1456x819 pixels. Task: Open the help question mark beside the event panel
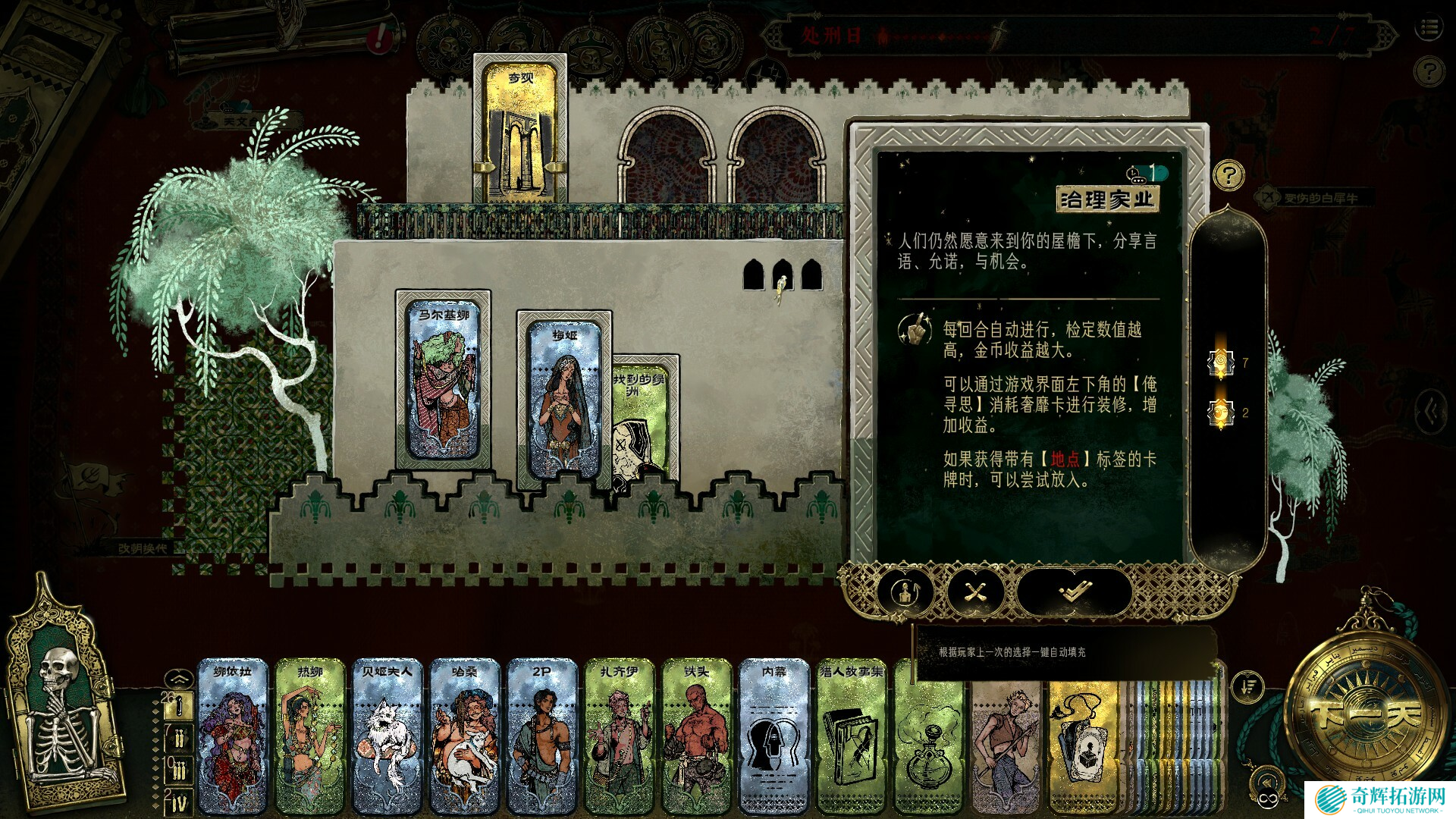pyautogui.click(x=1228, y=176)
